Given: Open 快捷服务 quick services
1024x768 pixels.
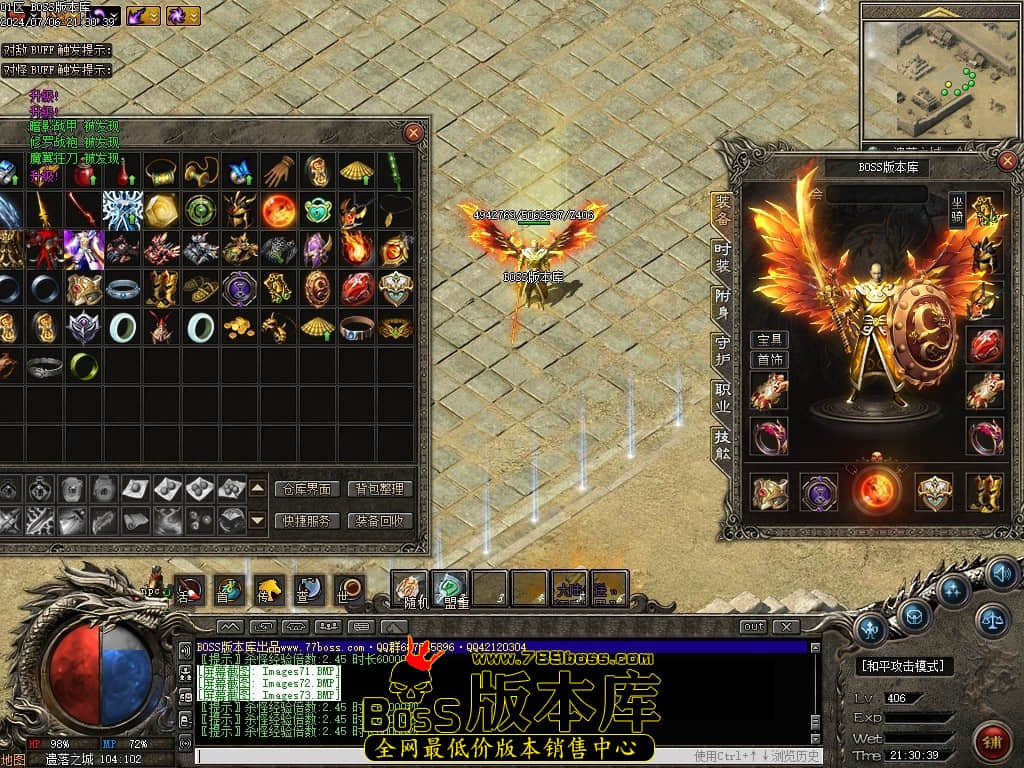Looking at the screenshot, I should [305, 520].
